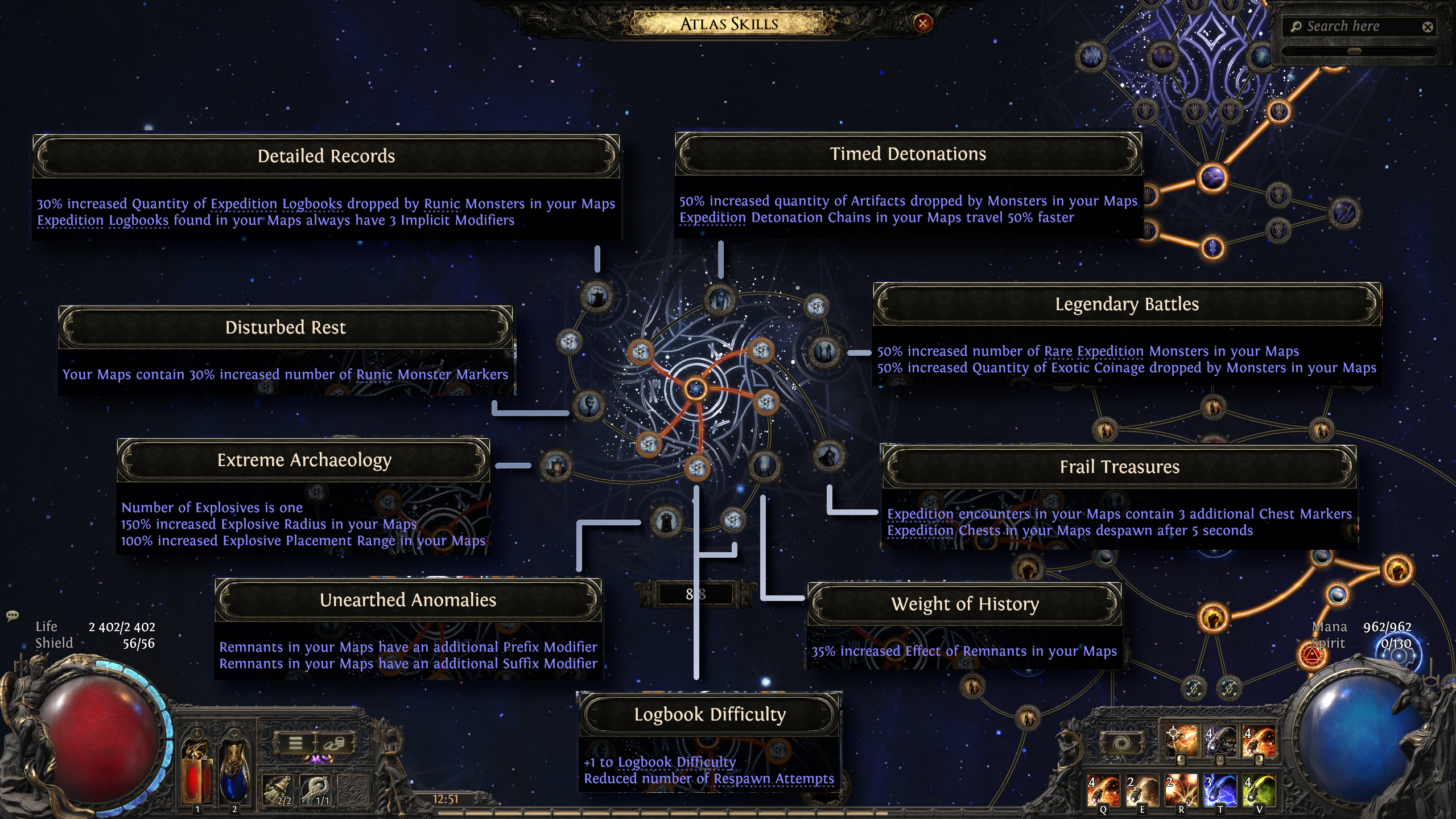Activate the green gas grenade skill
The height and width of the screenshot is (819, 1456).
1258,791
